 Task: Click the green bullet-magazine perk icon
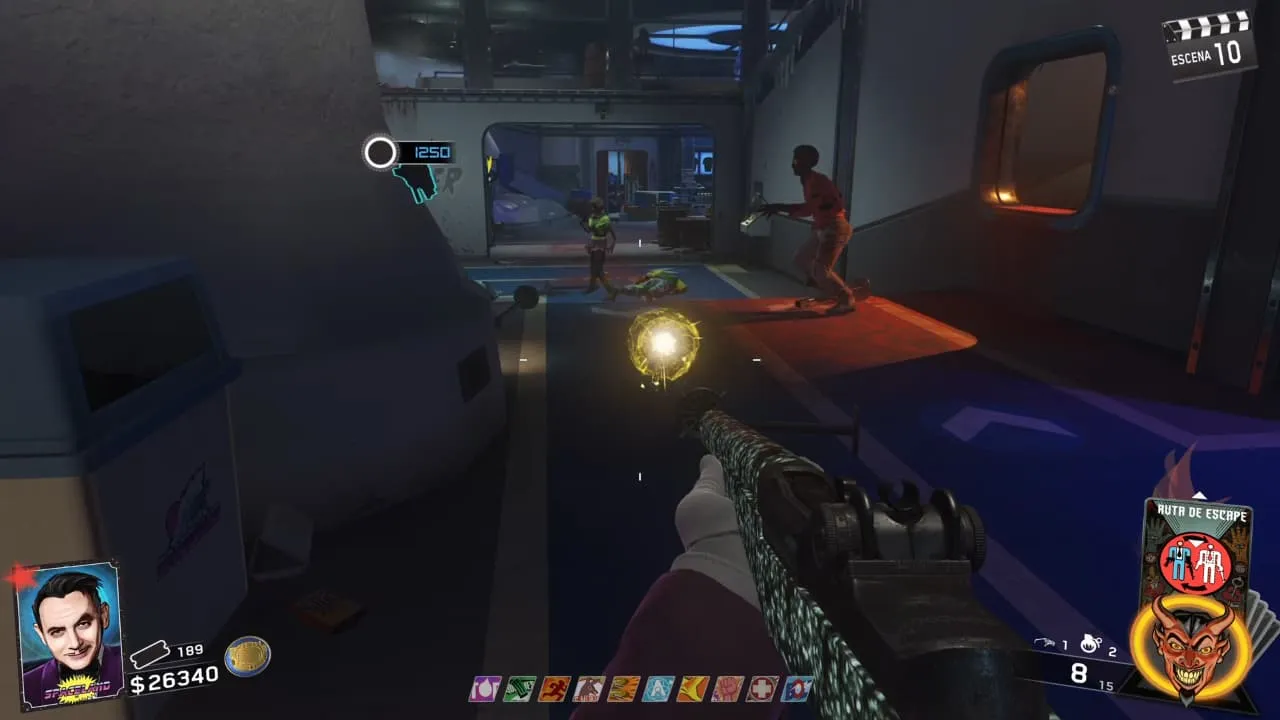[519, 688]
